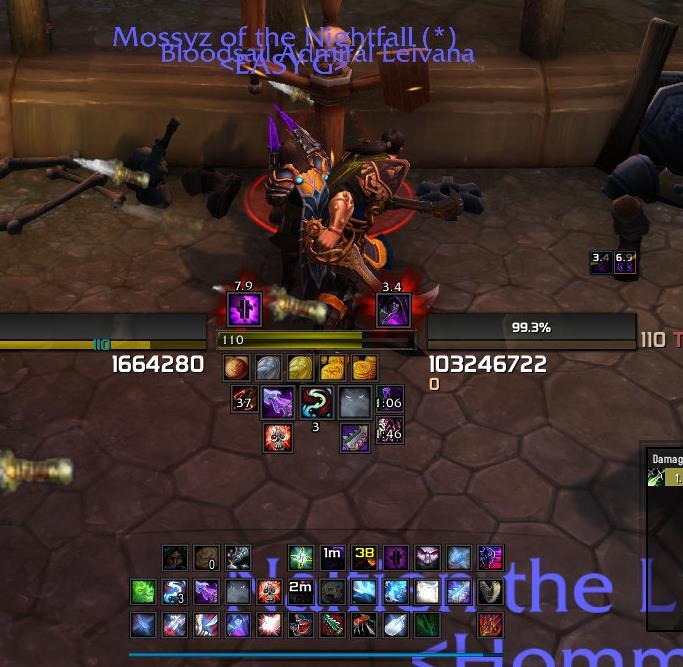Click the brown item slot with count 0
The image size is (683, 667).
point(206,558)
